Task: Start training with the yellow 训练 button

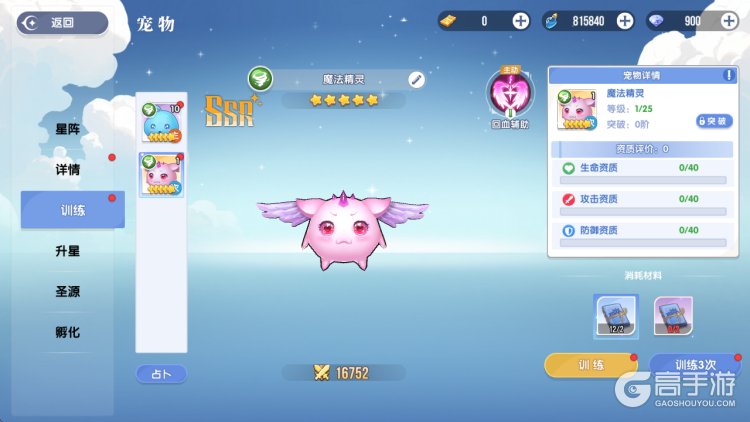Action: pyautogui.click(x=591, y=365)
